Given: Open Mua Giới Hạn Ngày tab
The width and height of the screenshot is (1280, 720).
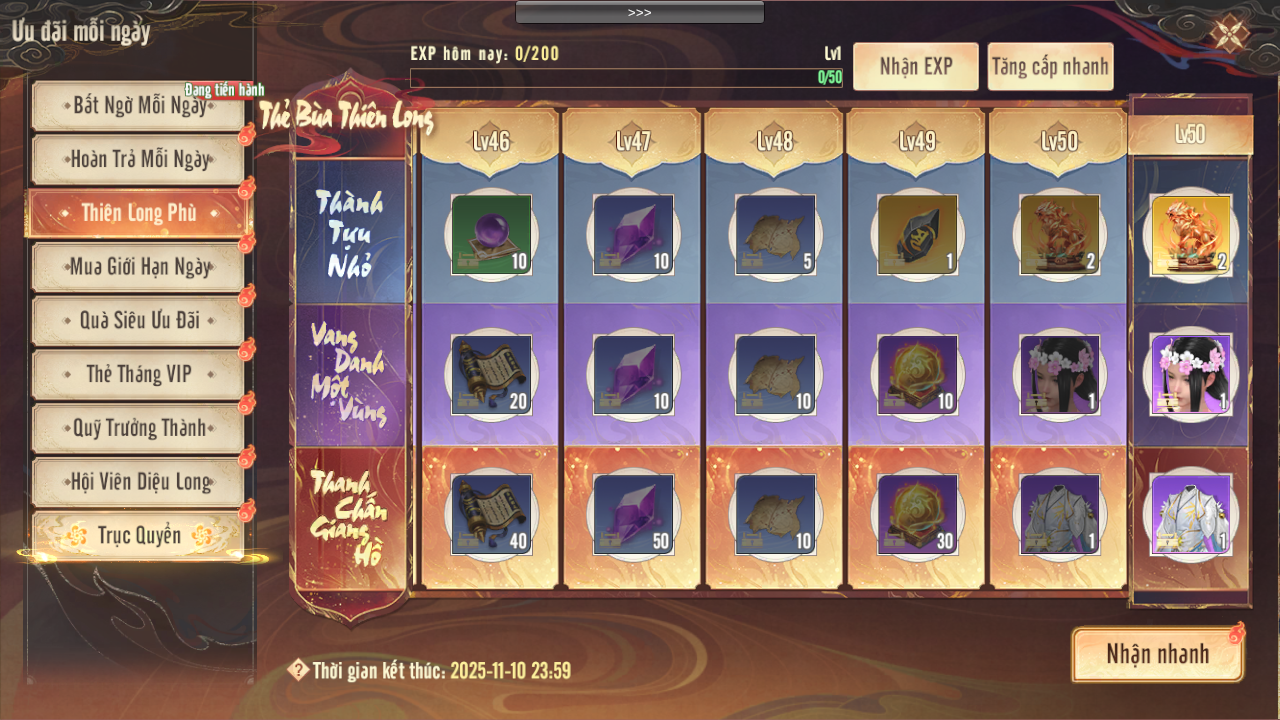Looking at the screenshot, I should tap(138, 267).
